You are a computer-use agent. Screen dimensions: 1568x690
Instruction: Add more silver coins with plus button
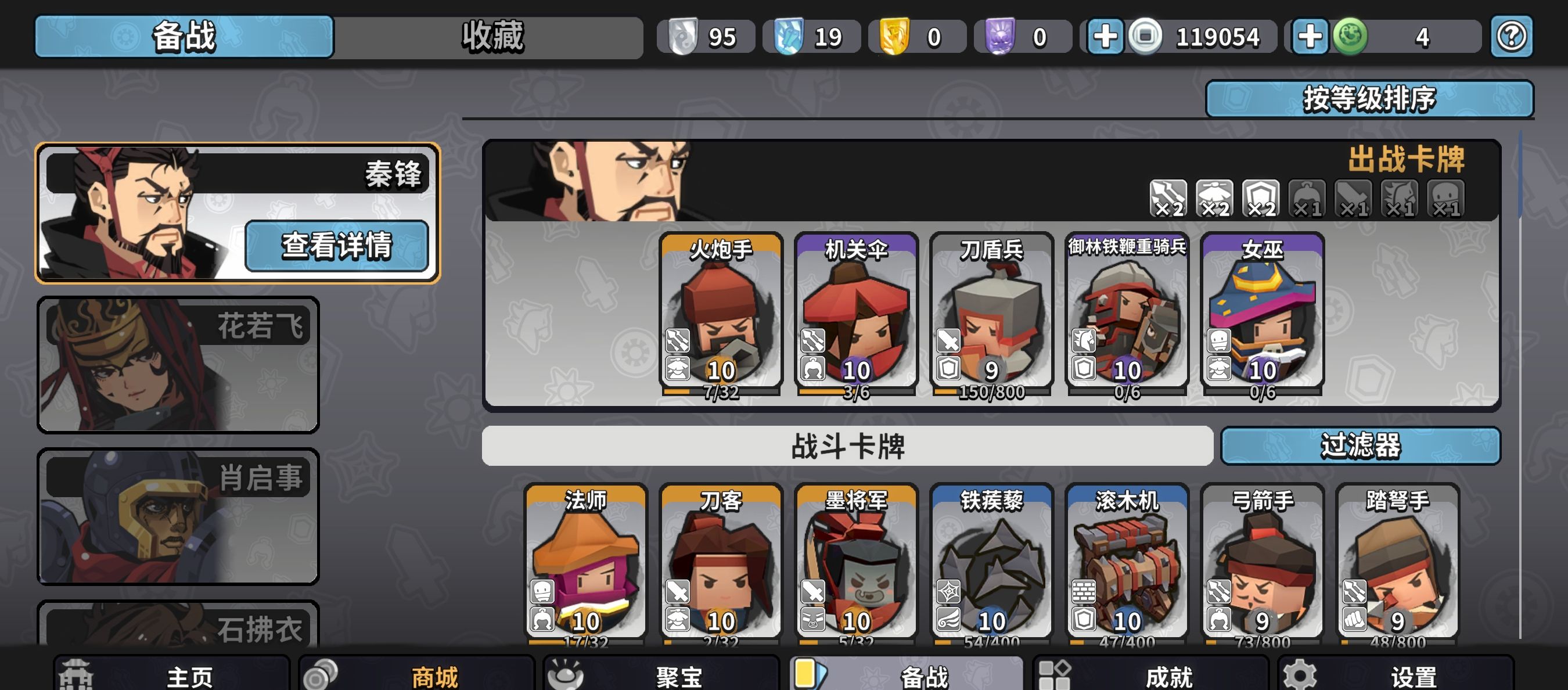tap(1105, 37)
